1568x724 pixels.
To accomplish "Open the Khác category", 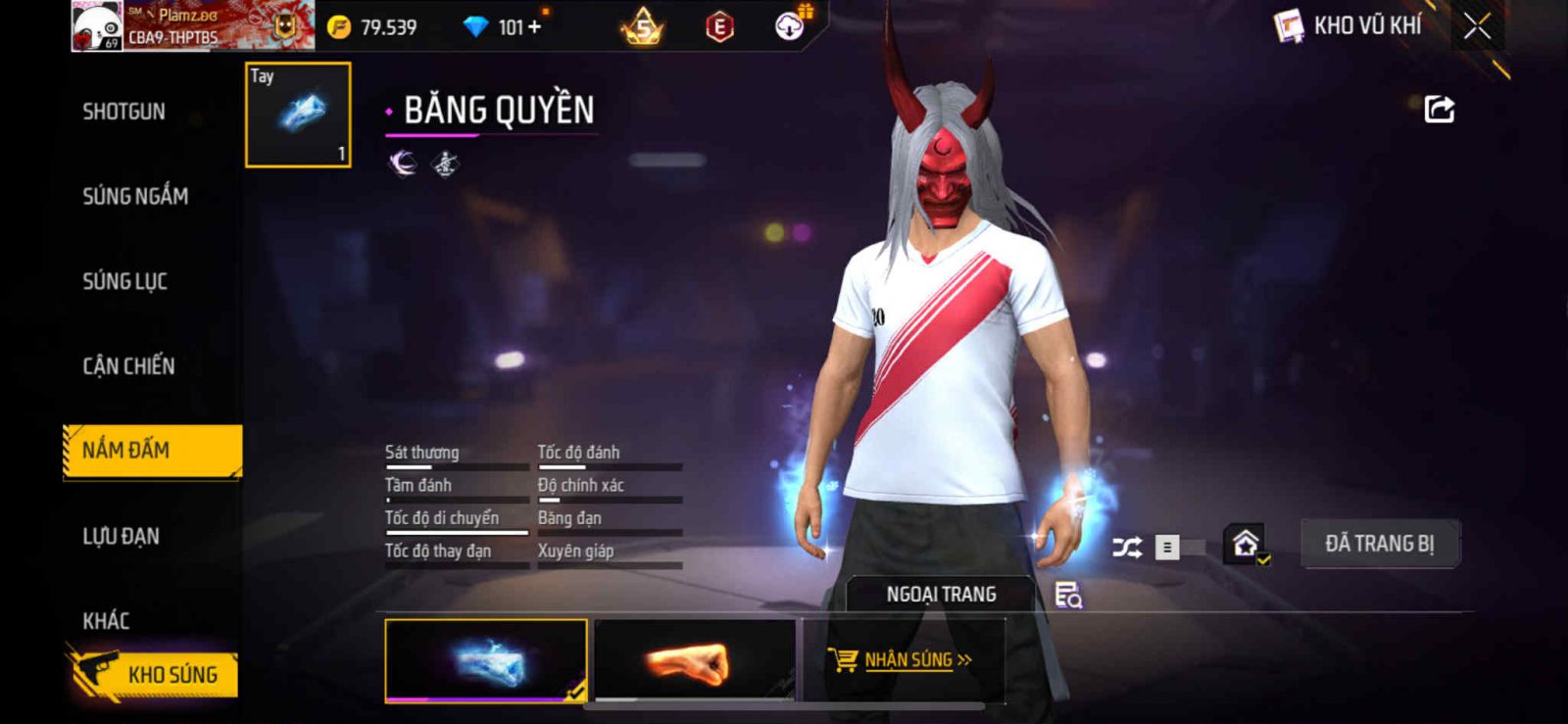I will coord(106,621).
